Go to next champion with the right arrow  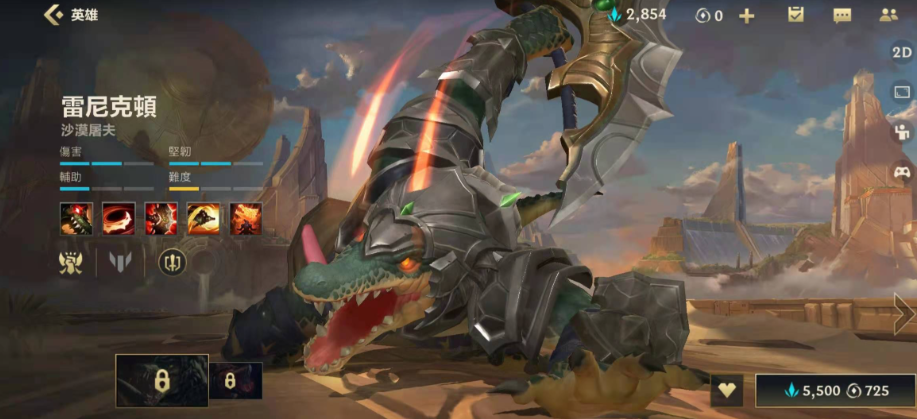click(903, 314)
